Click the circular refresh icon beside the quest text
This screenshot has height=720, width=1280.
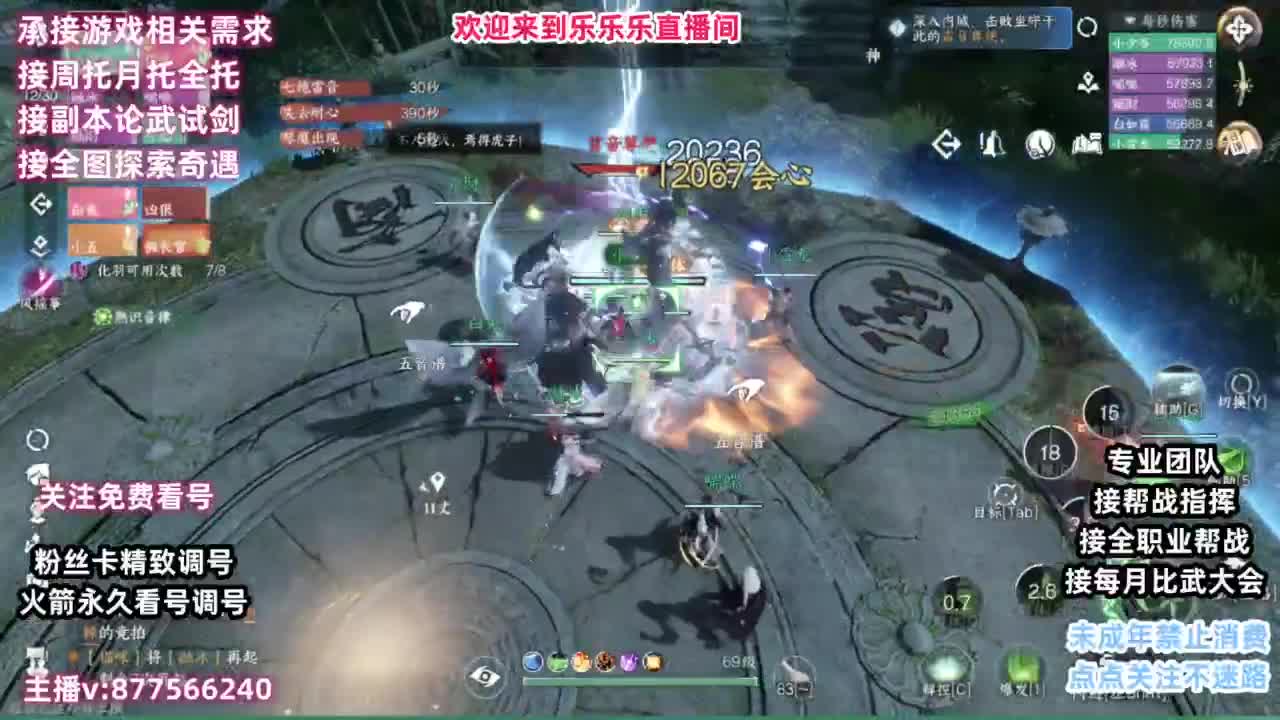[1088, 26]
